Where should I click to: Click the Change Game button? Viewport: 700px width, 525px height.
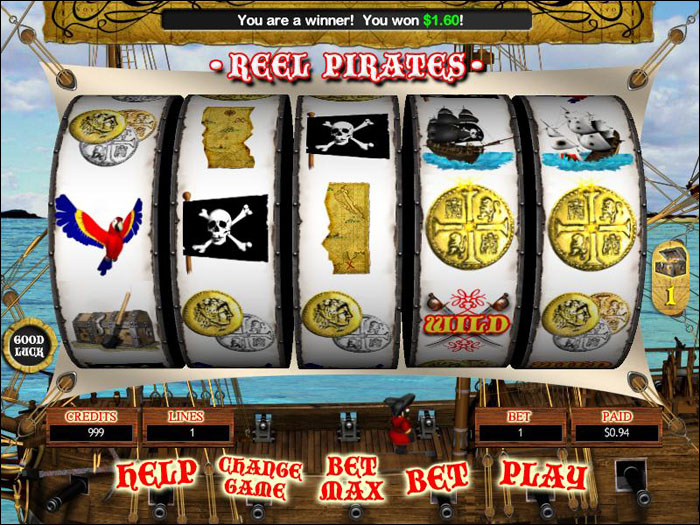tap(259, 478)
